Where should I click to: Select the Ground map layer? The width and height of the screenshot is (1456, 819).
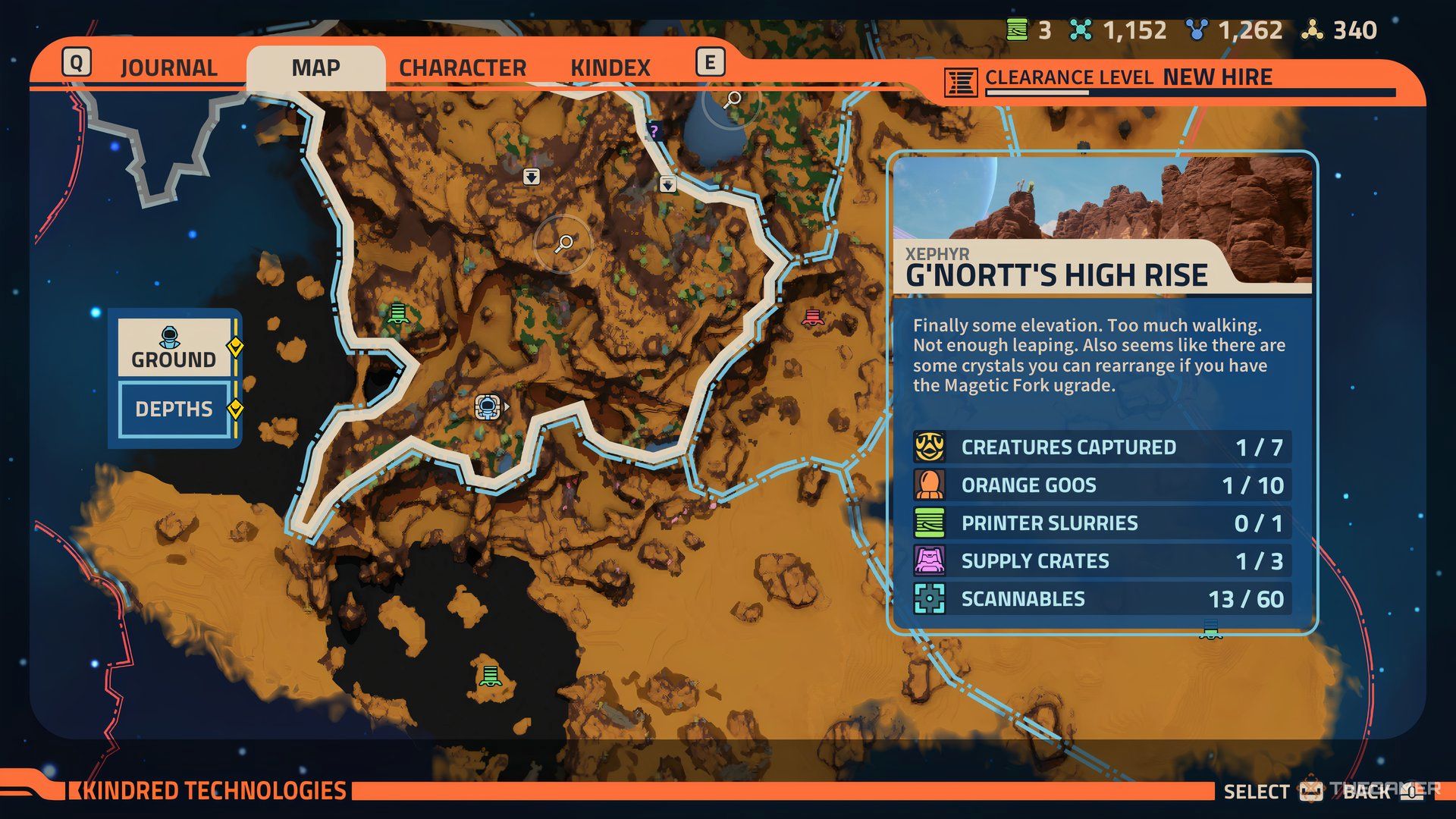174,347
